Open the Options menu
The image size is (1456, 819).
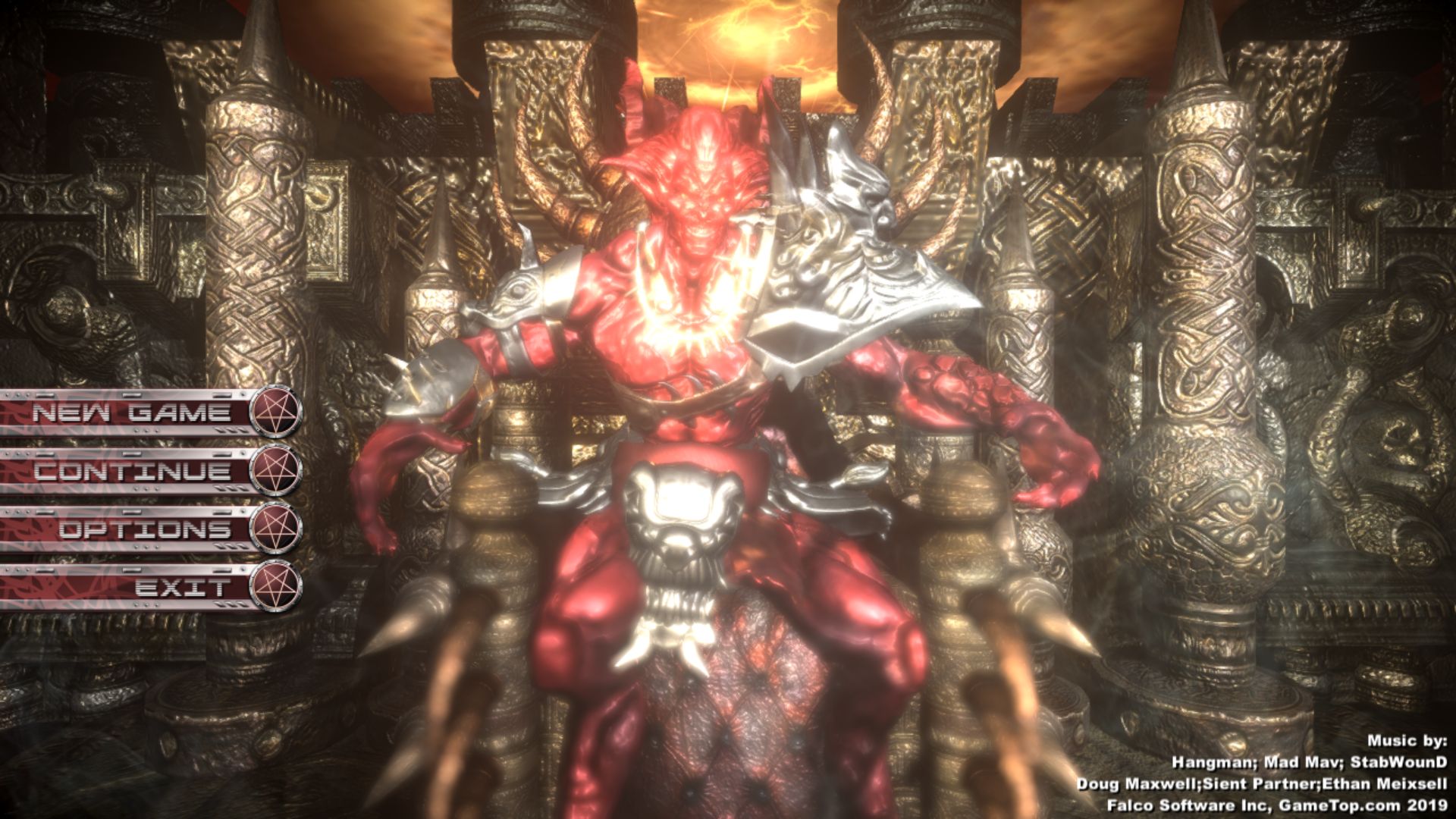coord(144,529)
